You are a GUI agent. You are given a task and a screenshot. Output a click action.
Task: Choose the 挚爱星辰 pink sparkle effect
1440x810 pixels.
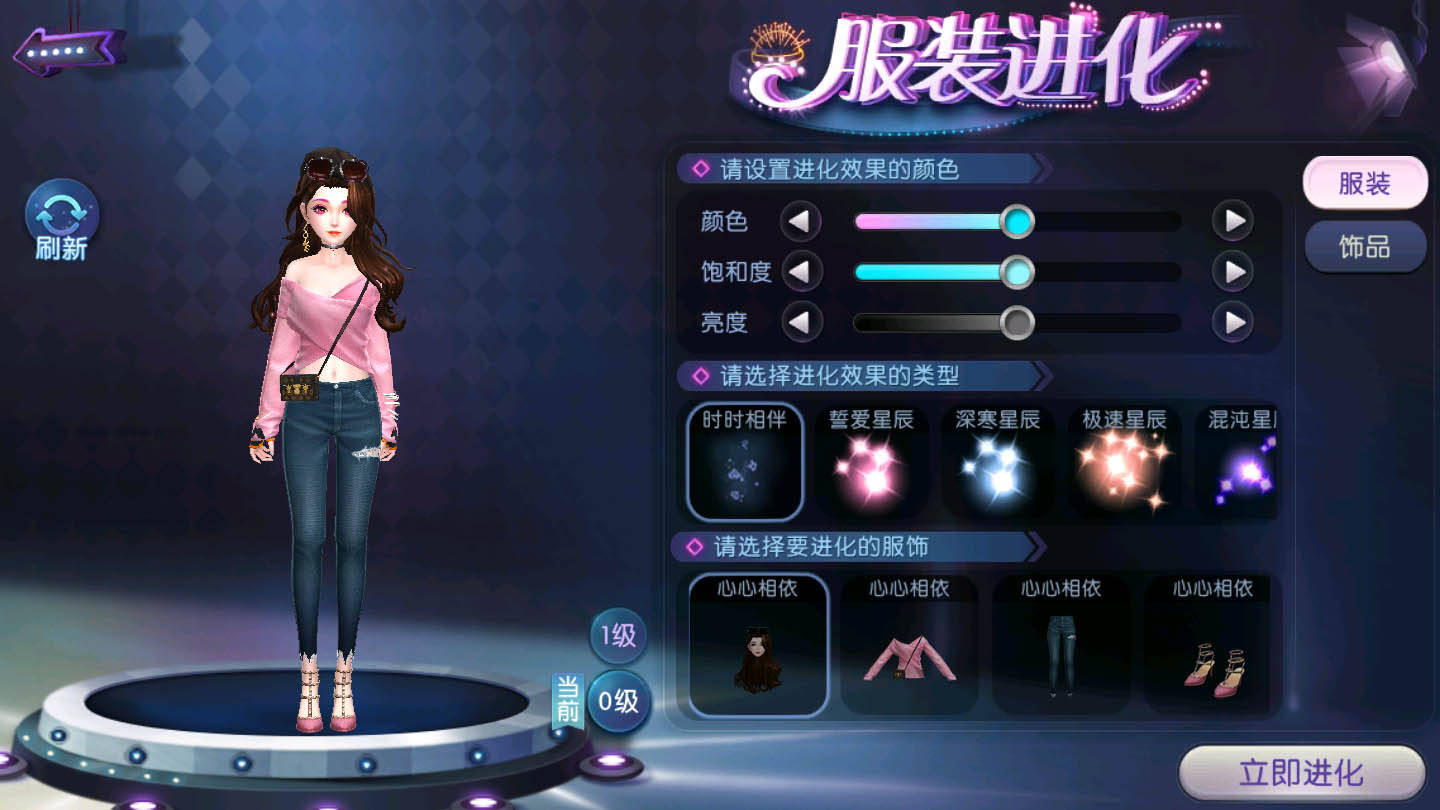tap(871, 461)
